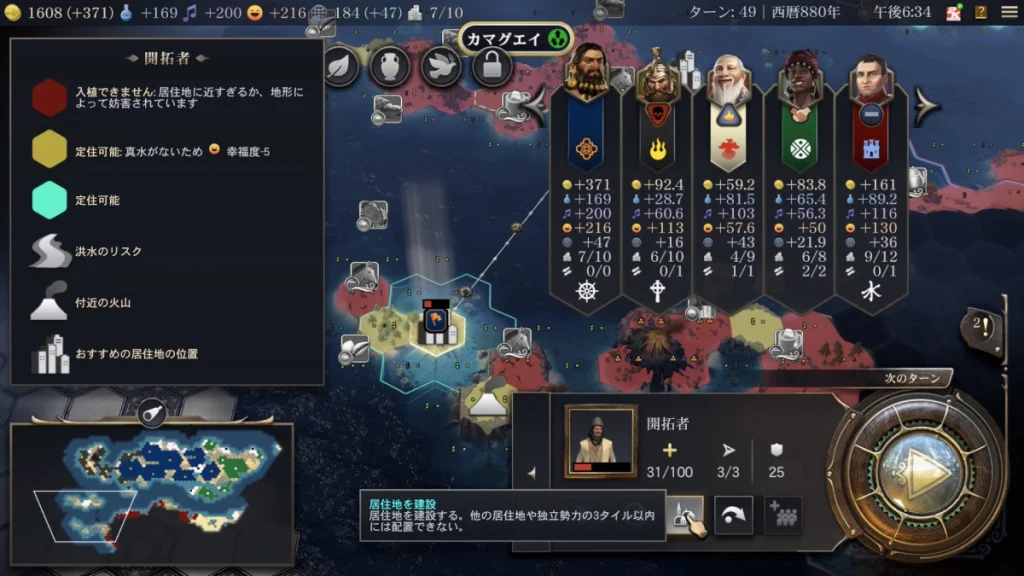Viewport: 1024px width, 576px height.
Task: Click the add-to-army group action icon
Action: tap(783, 515)
